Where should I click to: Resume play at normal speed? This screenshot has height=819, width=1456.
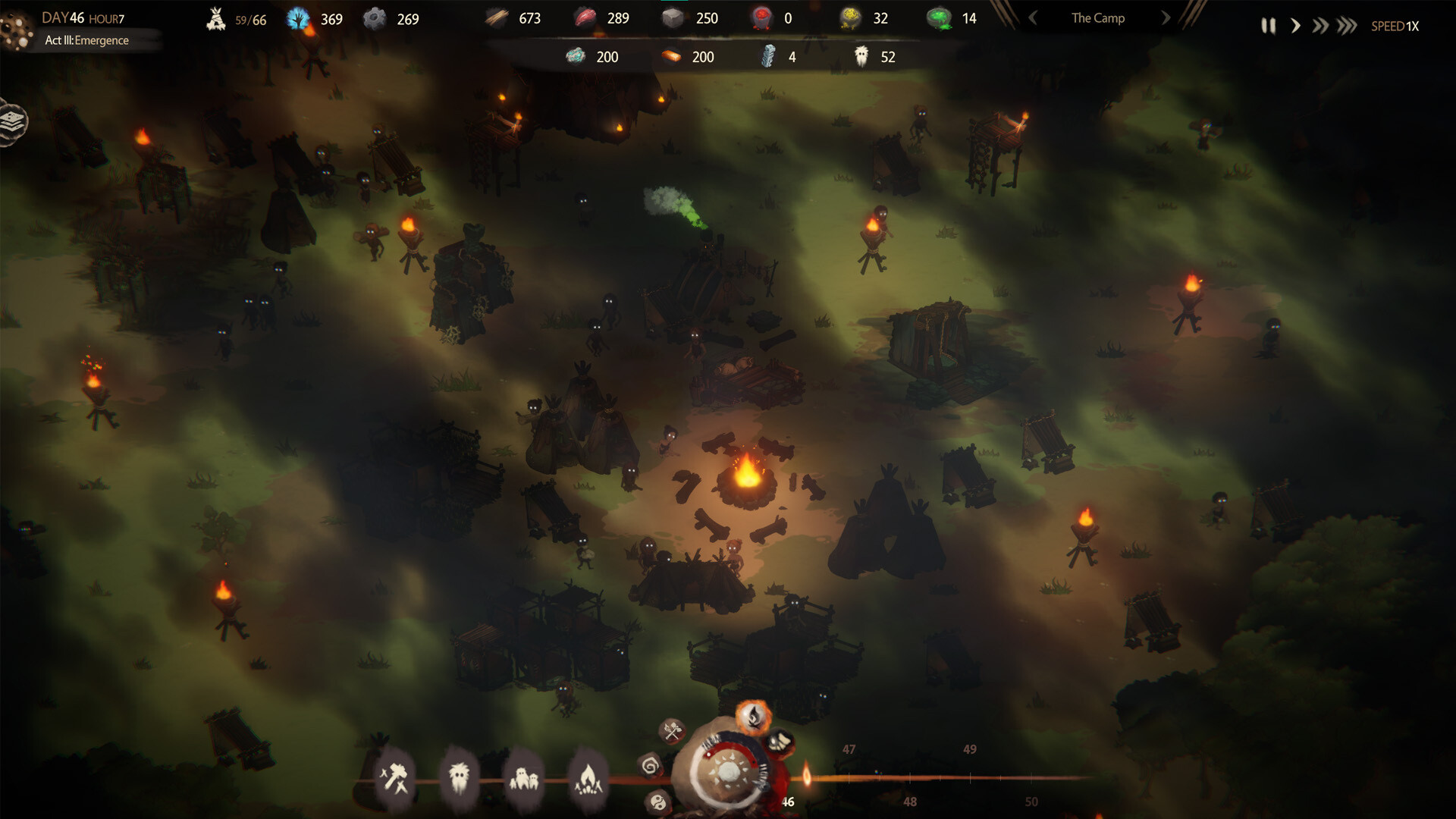[x=1294, y=25]
